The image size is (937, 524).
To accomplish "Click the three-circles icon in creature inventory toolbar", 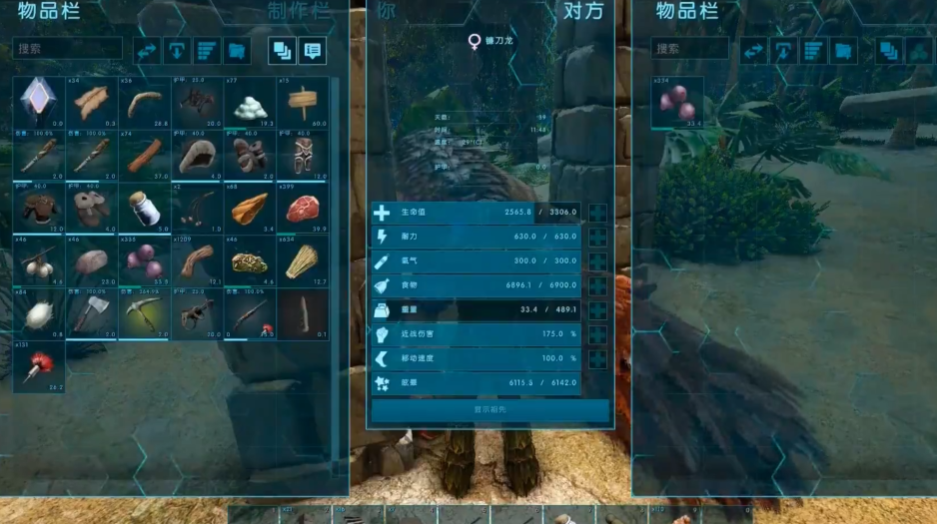I will pyautogui.click(x=918, y=51).
